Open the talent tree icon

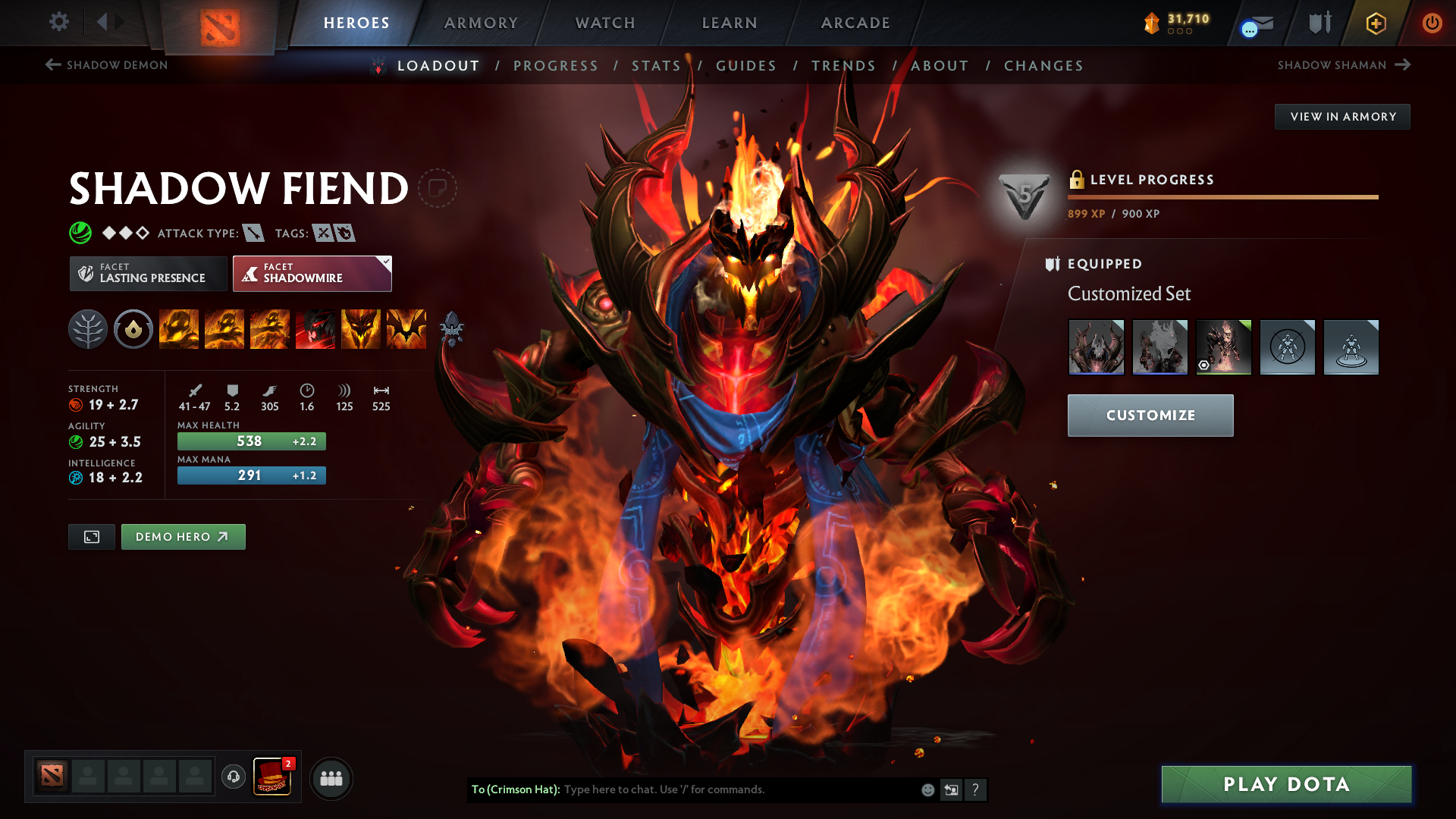tap(88, 329)
